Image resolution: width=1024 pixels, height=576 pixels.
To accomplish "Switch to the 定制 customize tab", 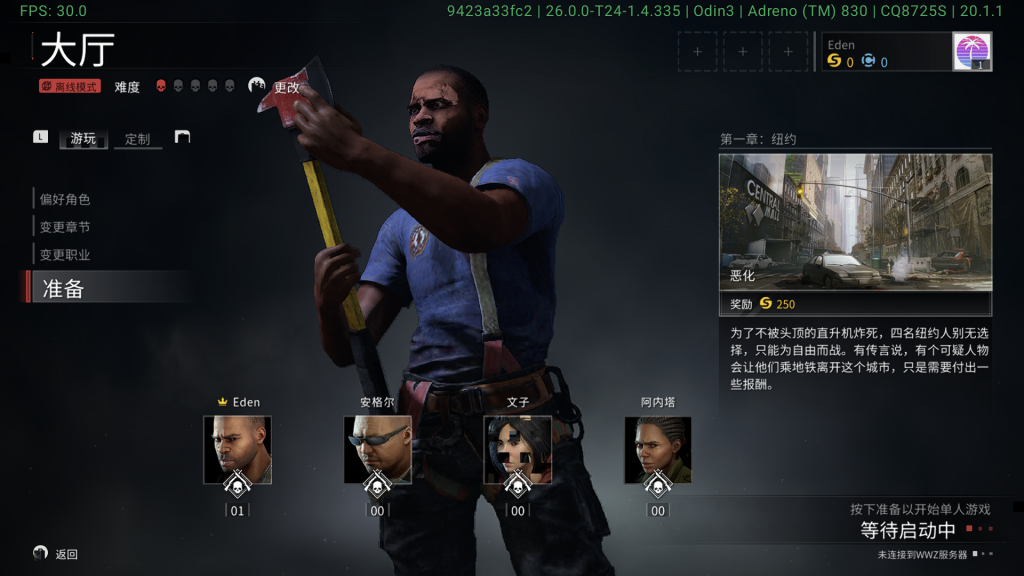I will coord(138,139).
